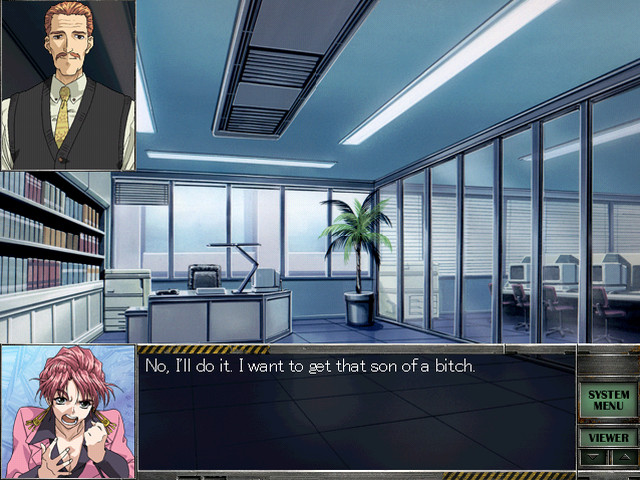Advance the dialogue text box
The image size is (640, 480).
(x=356, y=412)
